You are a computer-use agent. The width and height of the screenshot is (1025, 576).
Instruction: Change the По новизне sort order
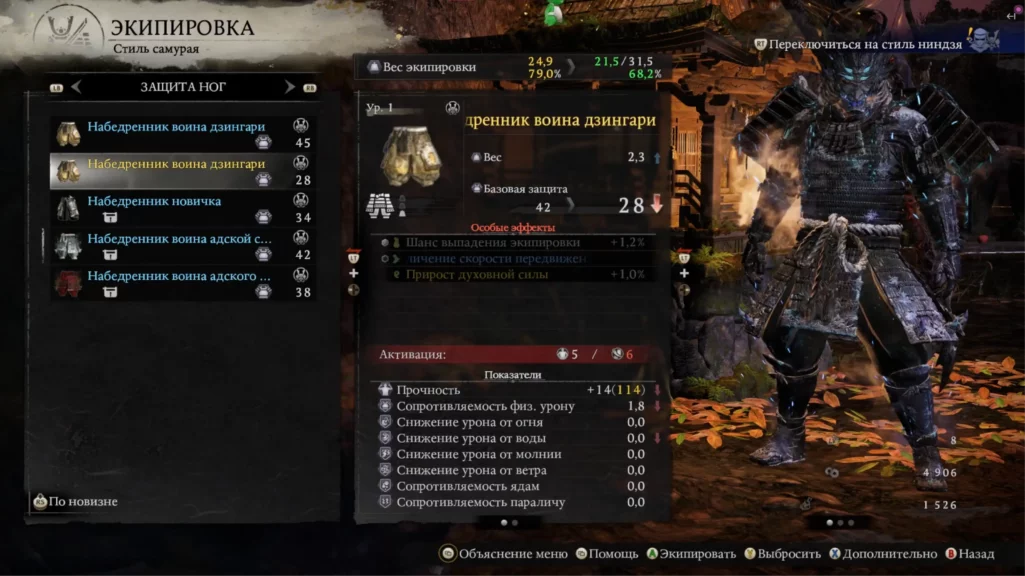tap(75, 501)
